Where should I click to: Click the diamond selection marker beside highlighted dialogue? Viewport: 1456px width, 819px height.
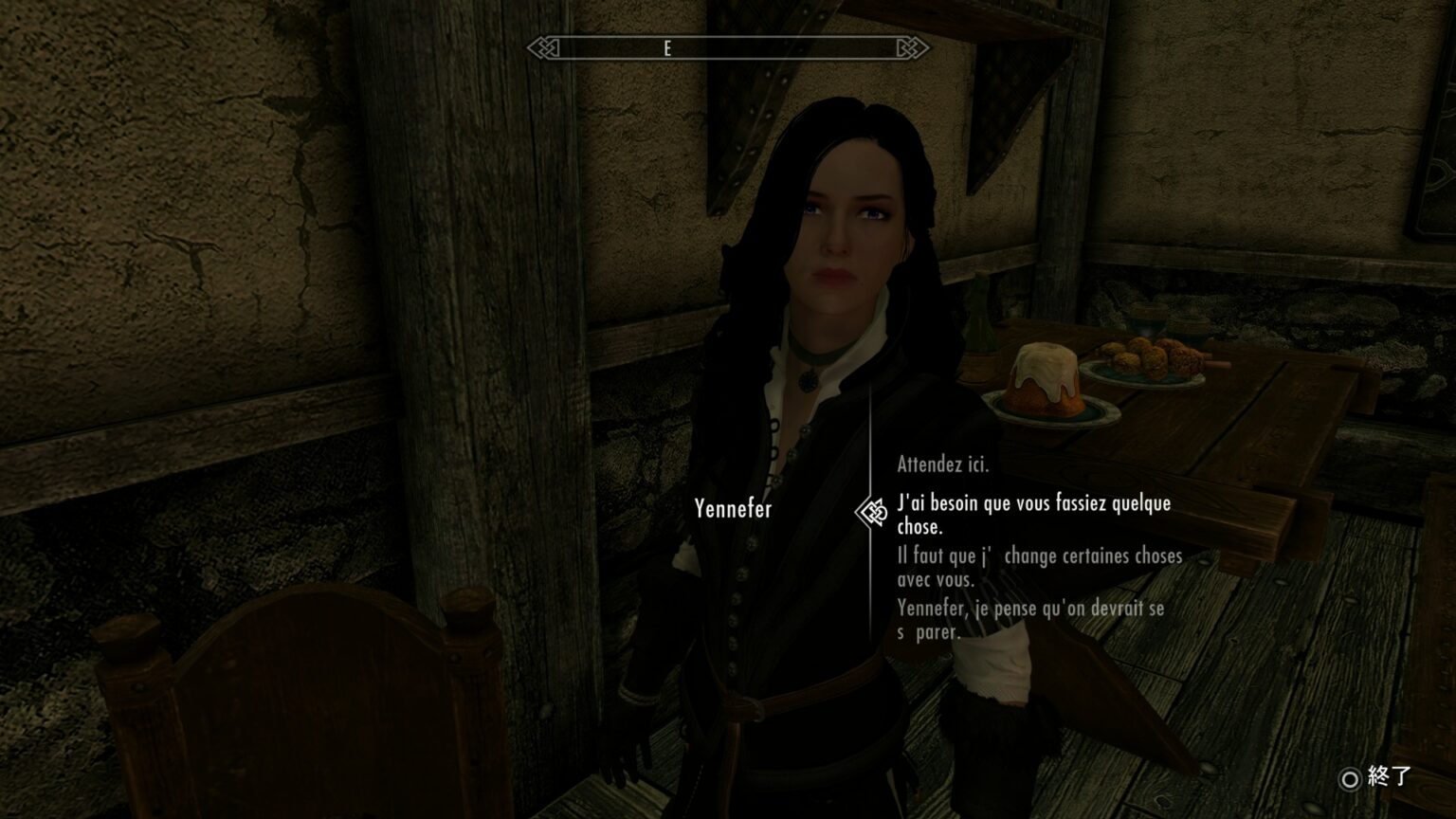click(x=873, y=509)
